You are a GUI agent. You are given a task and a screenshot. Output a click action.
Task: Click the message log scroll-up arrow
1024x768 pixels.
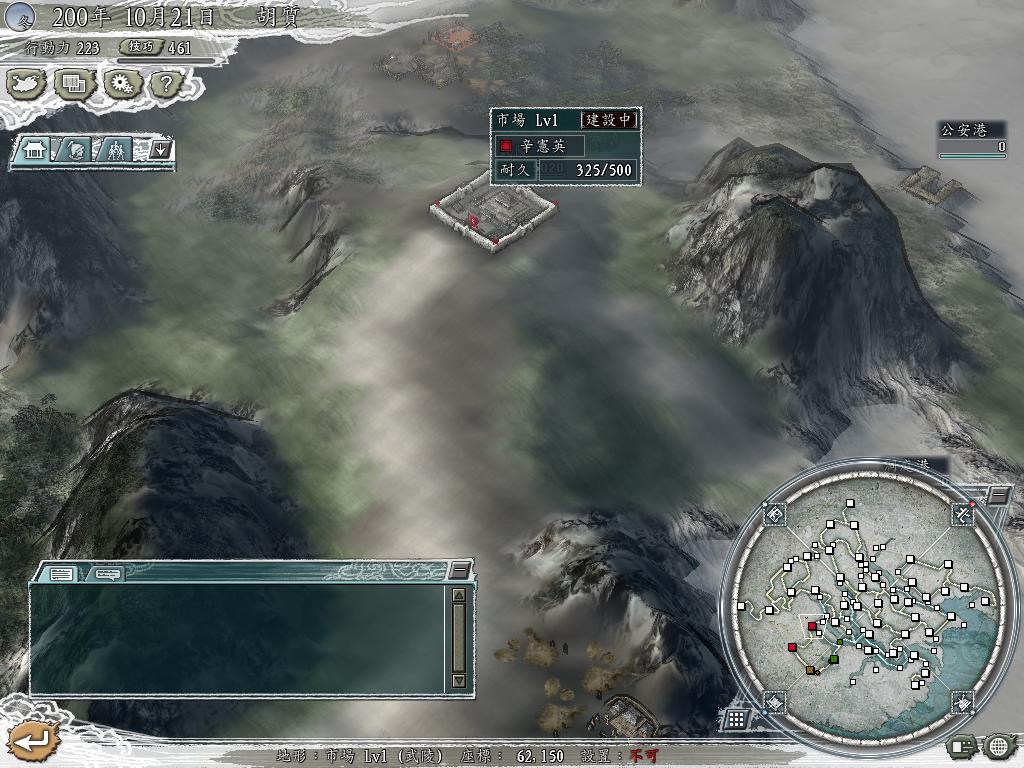(x=459, y=595)
